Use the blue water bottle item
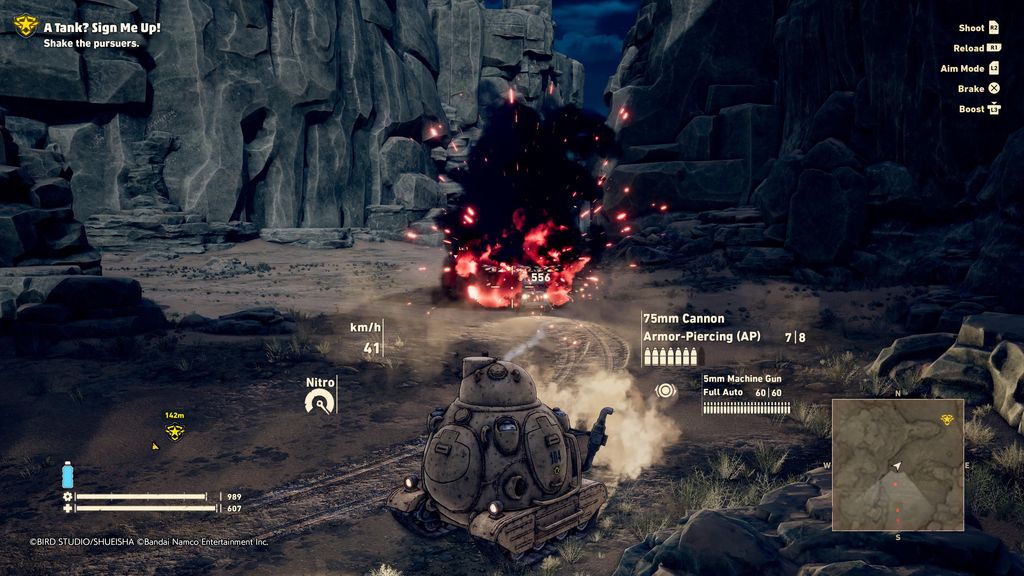 (x=68, y=474)
